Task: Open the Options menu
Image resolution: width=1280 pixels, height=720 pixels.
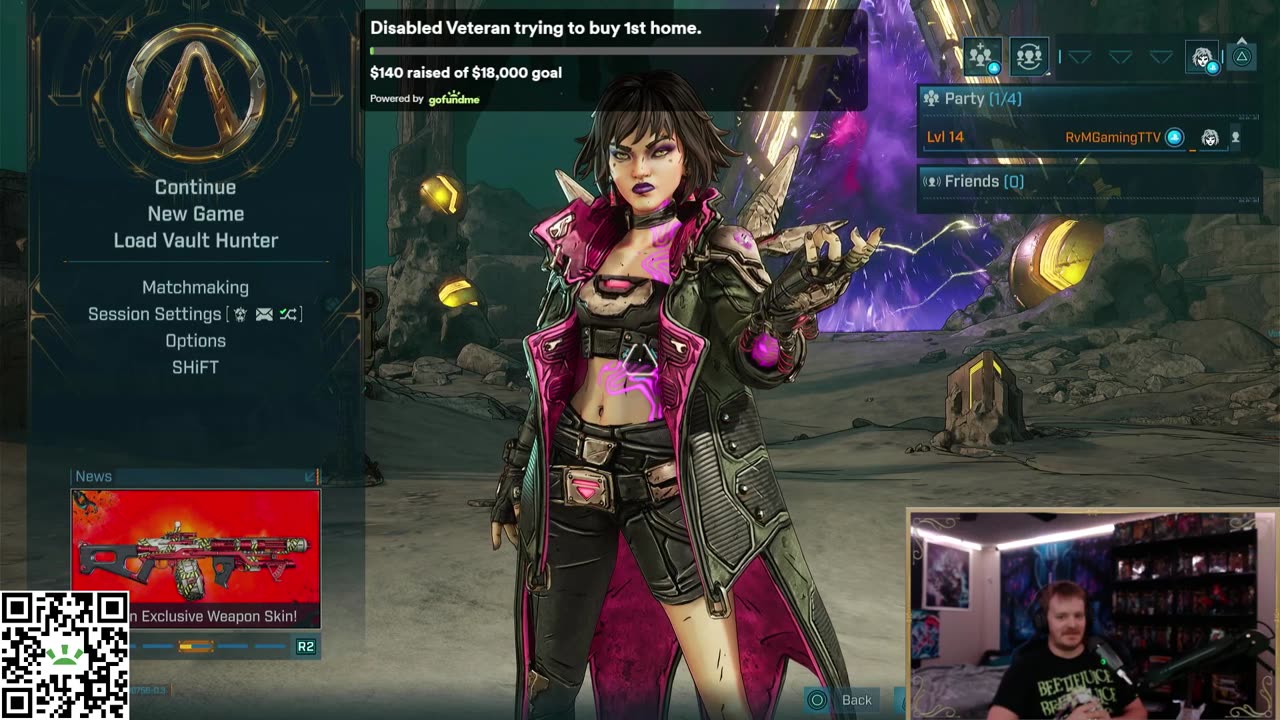Action: (x=195, y=341)
